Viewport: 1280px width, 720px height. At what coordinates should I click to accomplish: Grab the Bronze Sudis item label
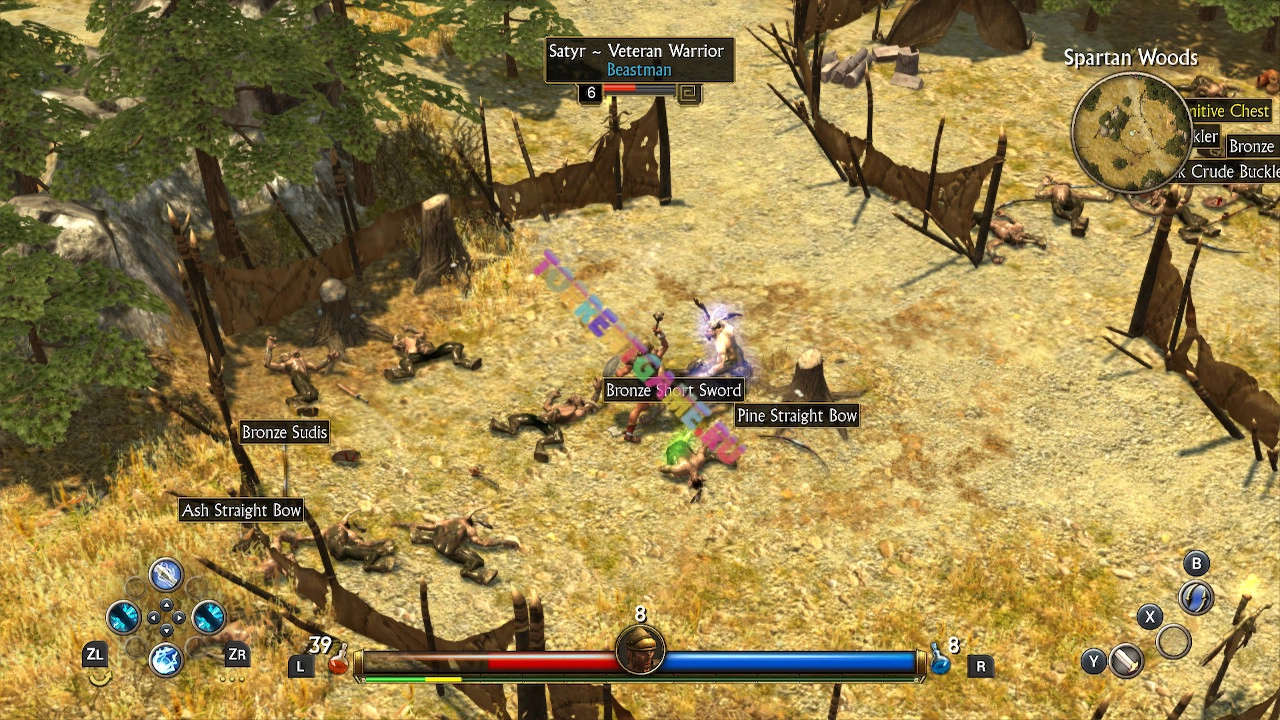pos(285,432)
